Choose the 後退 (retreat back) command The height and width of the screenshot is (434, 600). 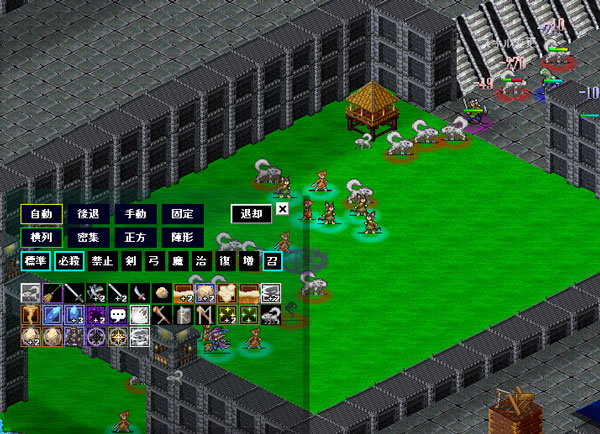[x=88, y=214]
